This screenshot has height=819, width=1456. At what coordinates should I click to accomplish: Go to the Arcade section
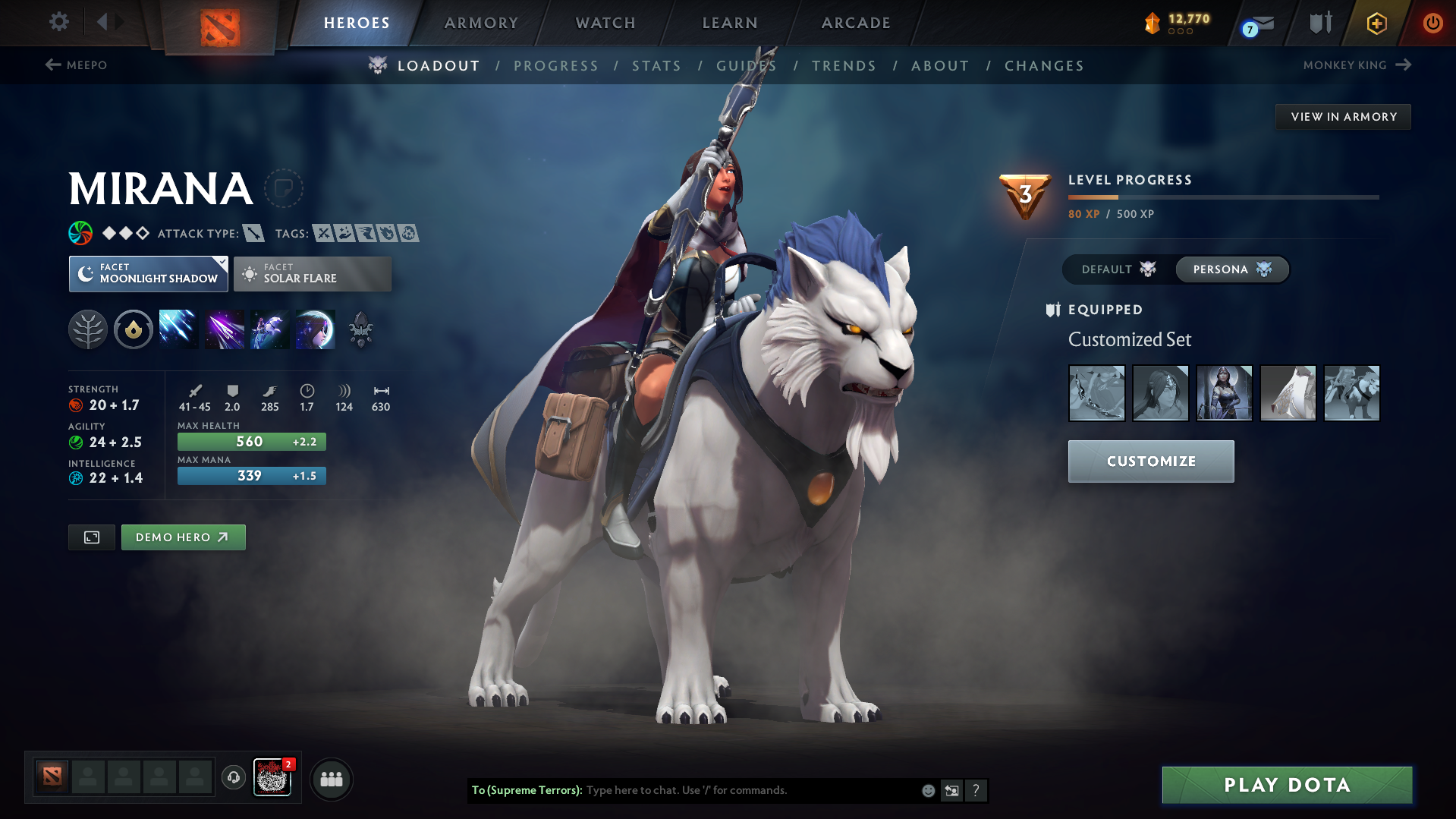(856, 23)
